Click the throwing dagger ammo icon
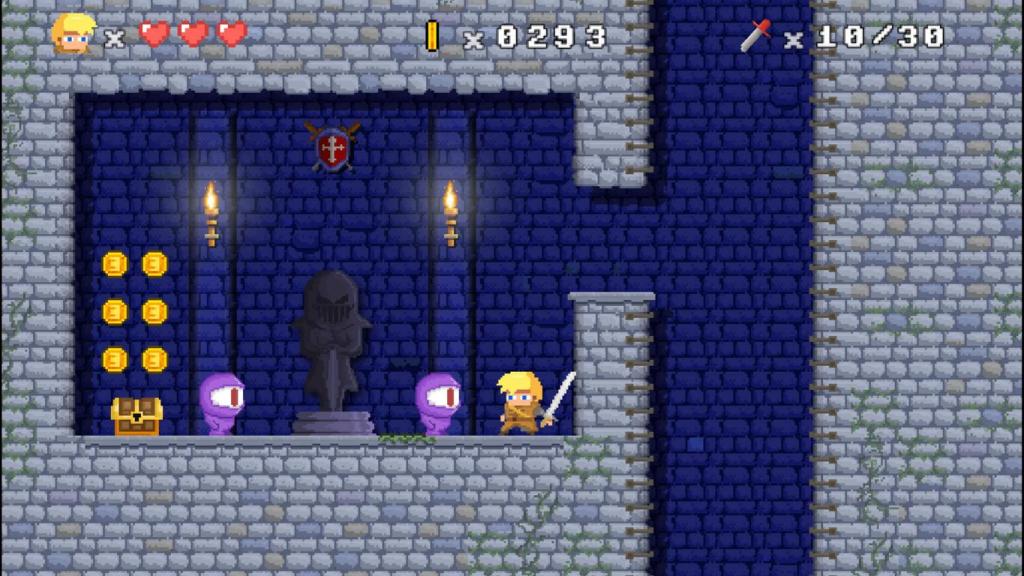The width and height of the screenshot is (1024, 576). (757, 35)
